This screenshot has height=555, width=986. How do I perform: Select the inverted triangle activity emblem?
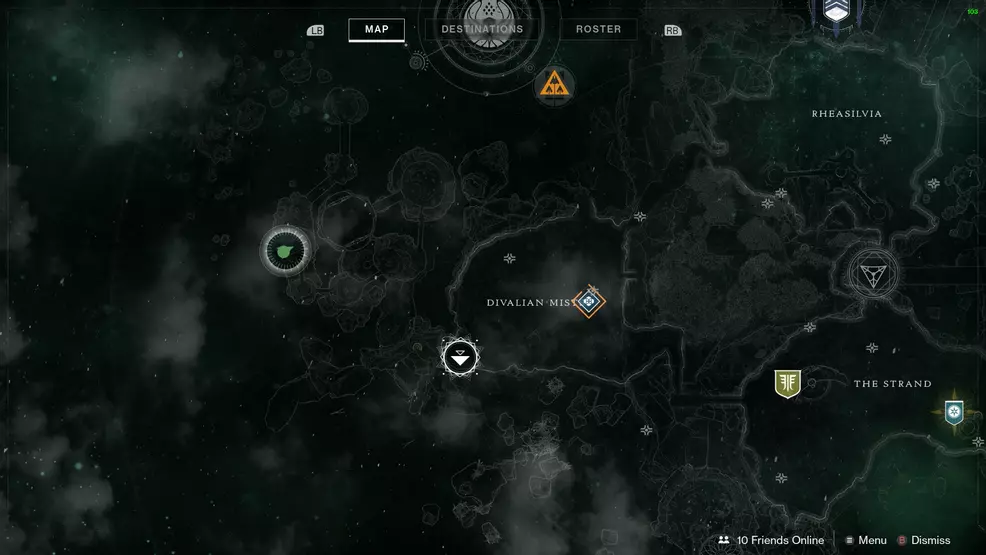click(873, 273)
